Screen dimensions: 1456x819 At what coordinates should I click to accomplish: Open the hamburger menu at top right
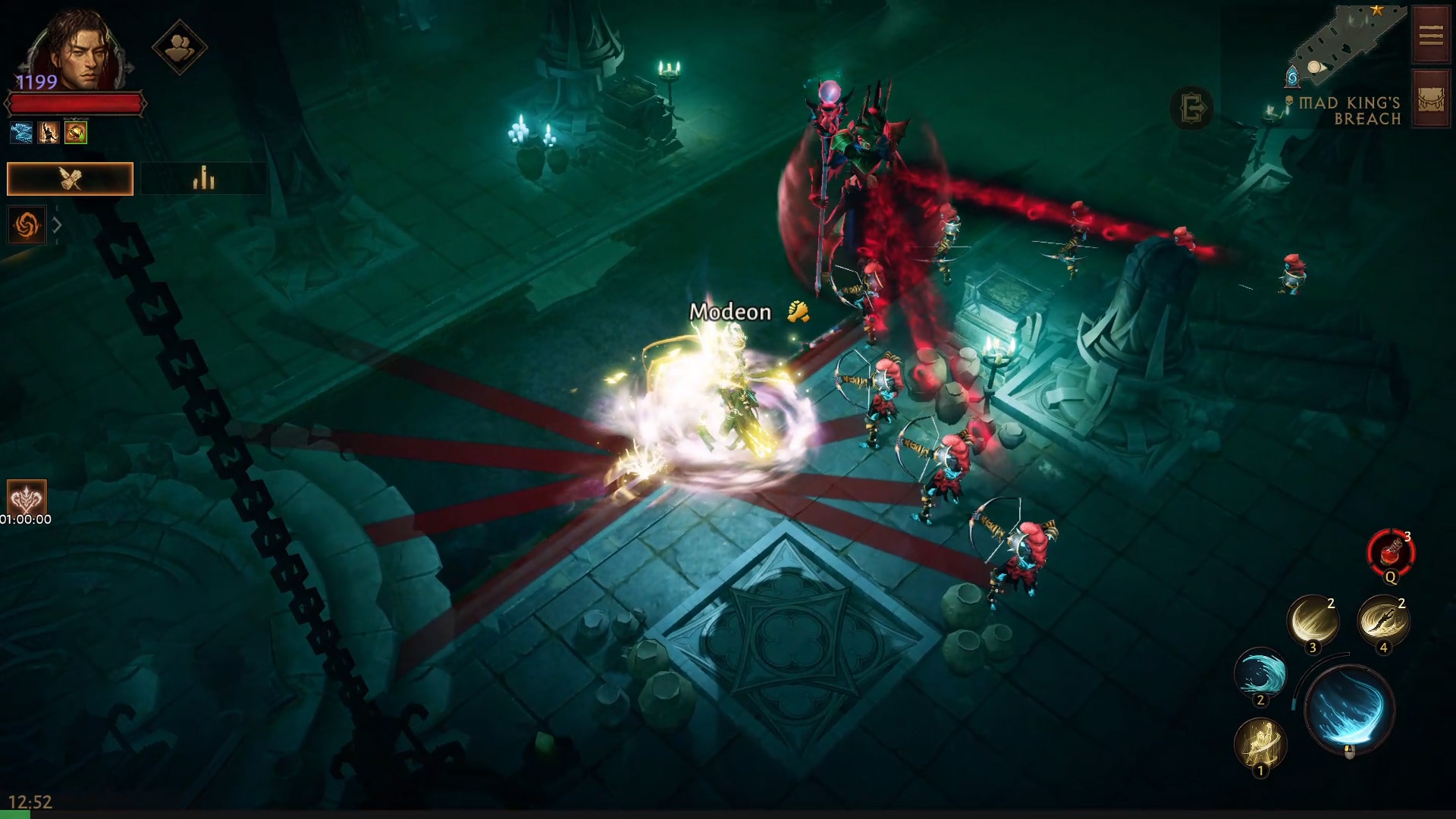pyautogui.click(x=1429, y=34)
